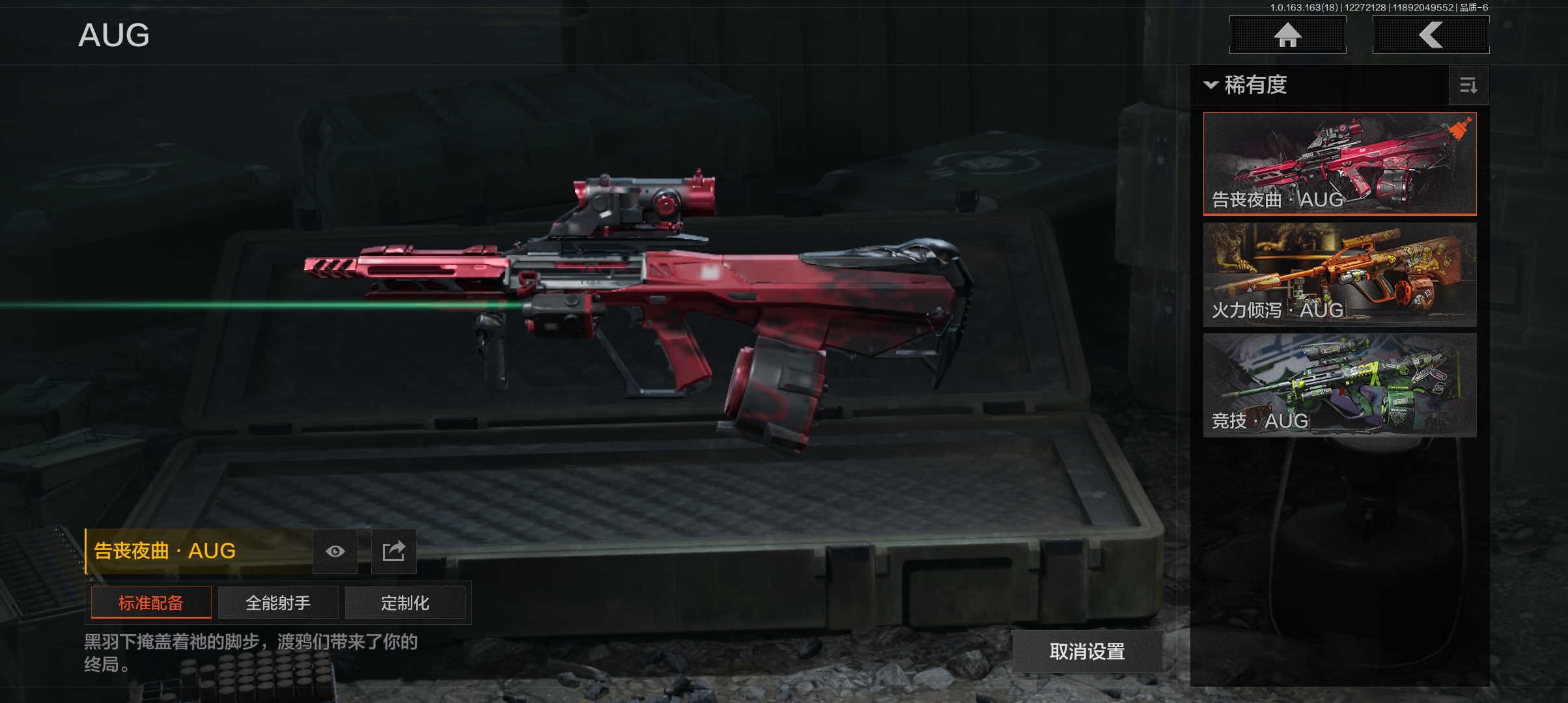1568x703 pixels.
Task: Open the 定制化 tab
Action: (x=405, y=603)
